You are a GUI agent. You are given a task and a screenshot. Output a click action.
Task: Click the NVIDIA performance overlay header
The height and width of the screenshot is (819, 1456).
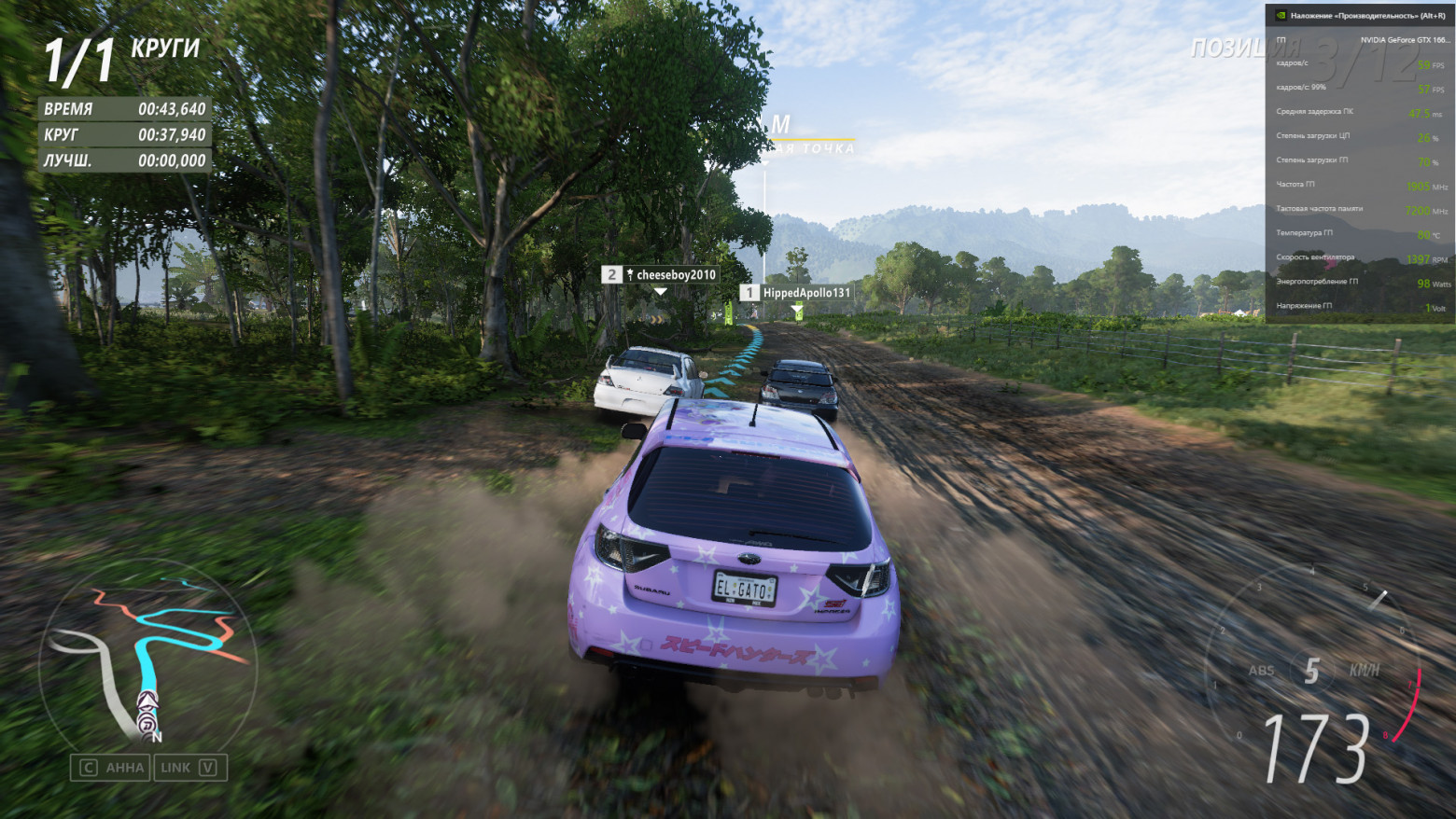click(x=1359, y=15)
